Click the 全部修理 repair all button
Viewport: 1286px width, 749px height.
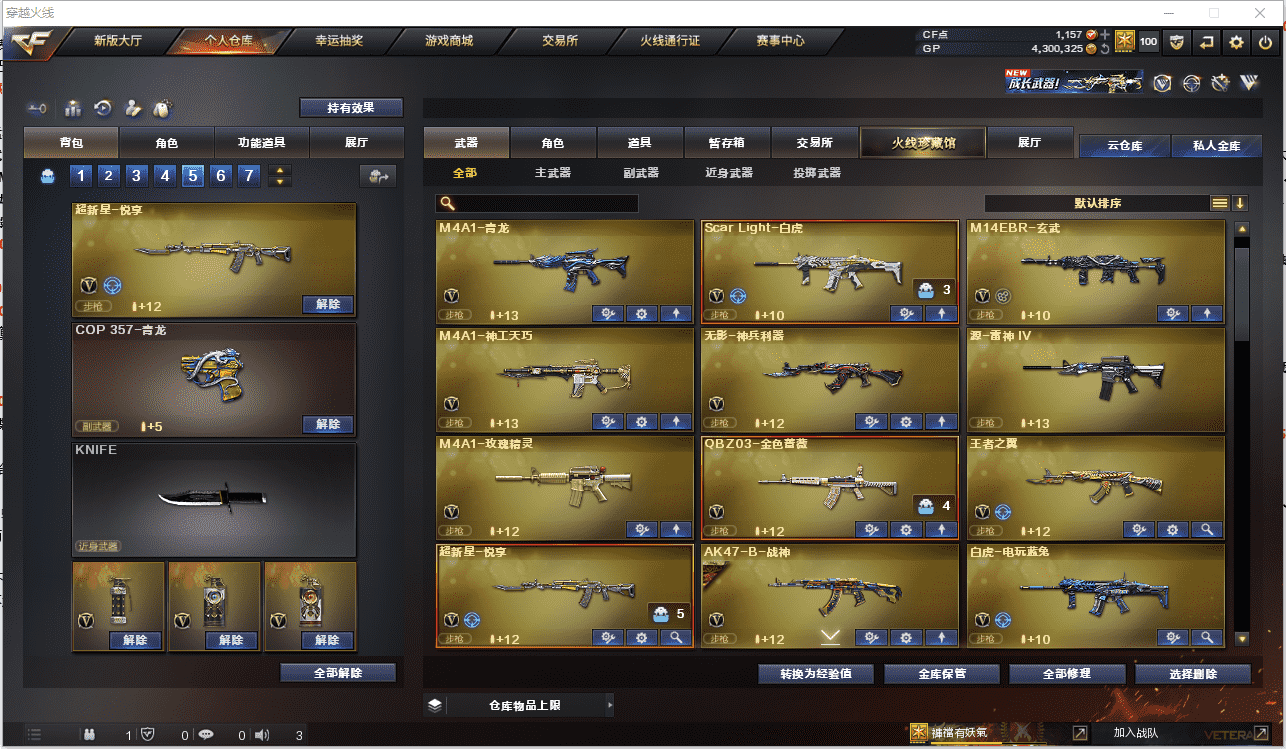point(1066,674)
